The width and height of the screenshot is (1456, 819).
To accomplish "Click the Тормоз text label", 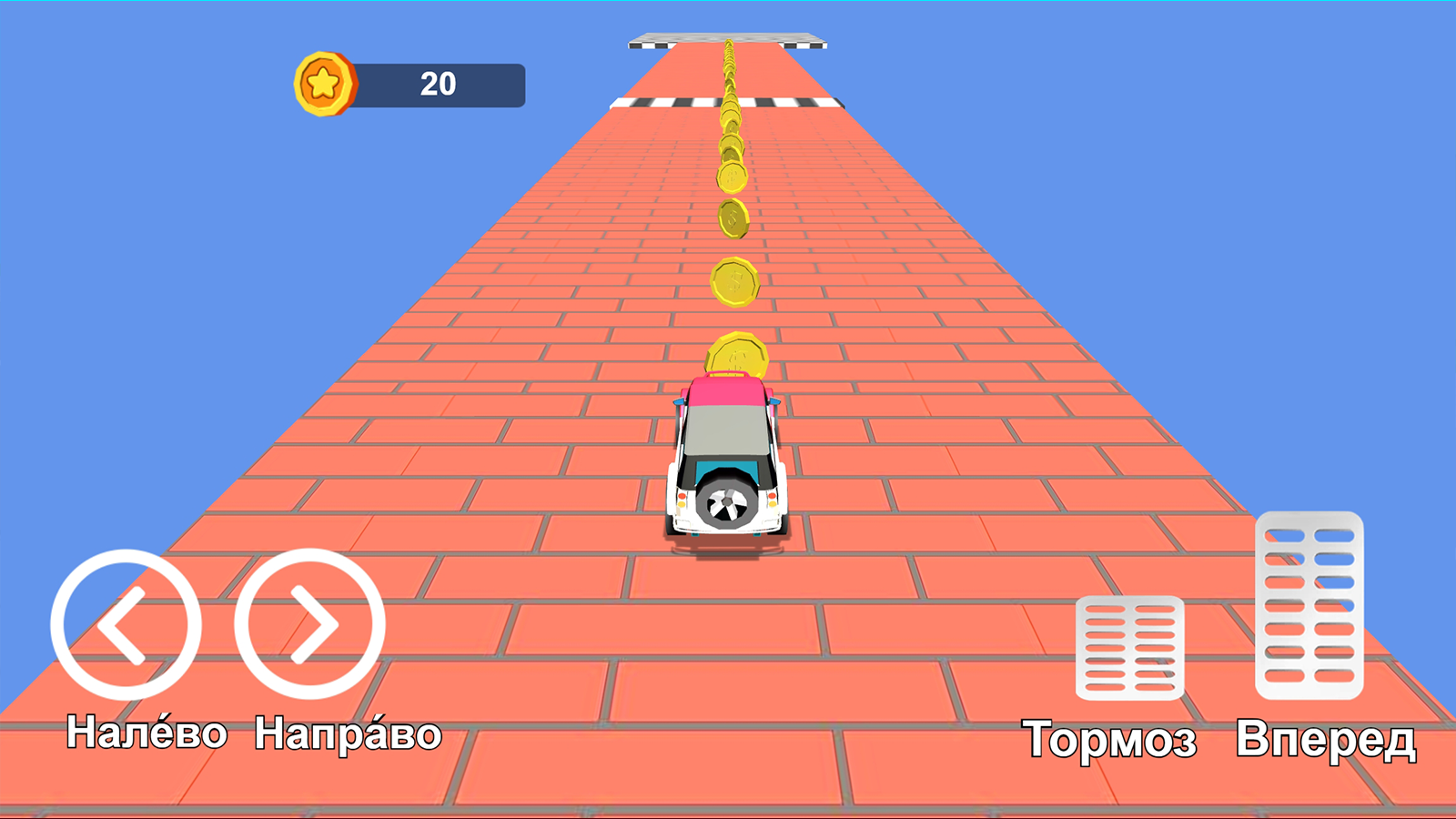I will [x=1112, y=737].
